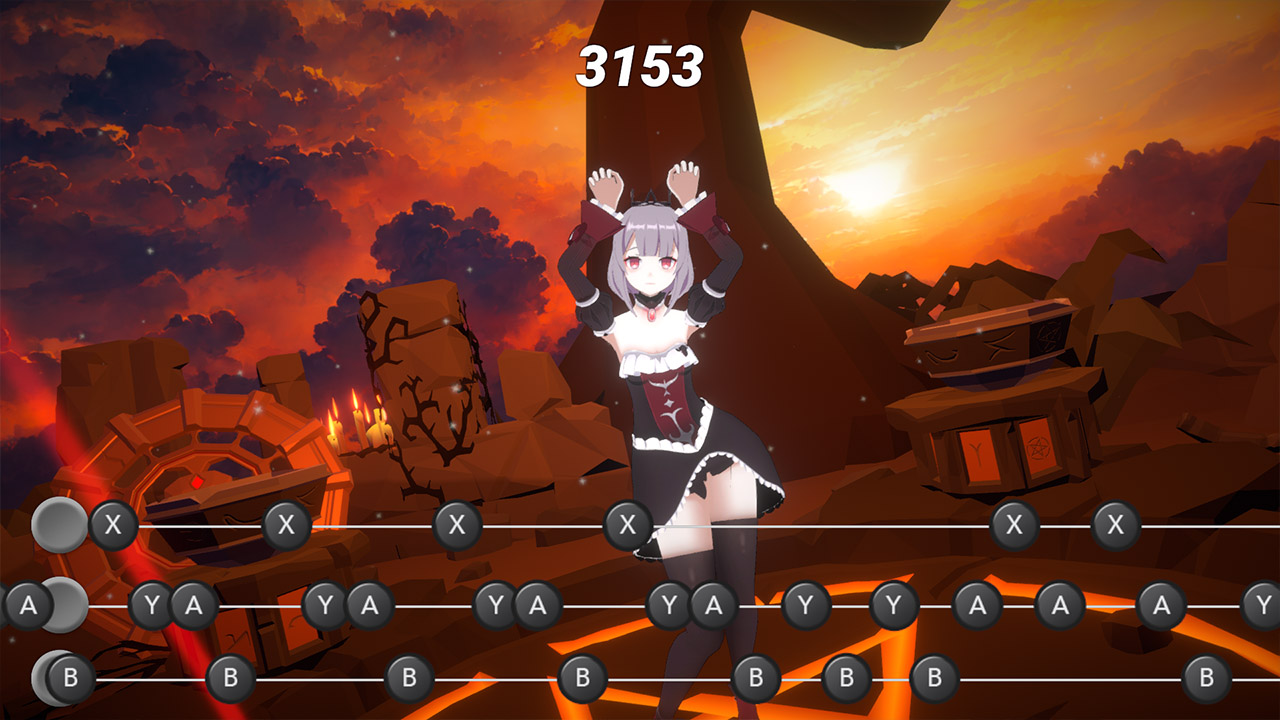Hit the fourth X note from the left

627,521
